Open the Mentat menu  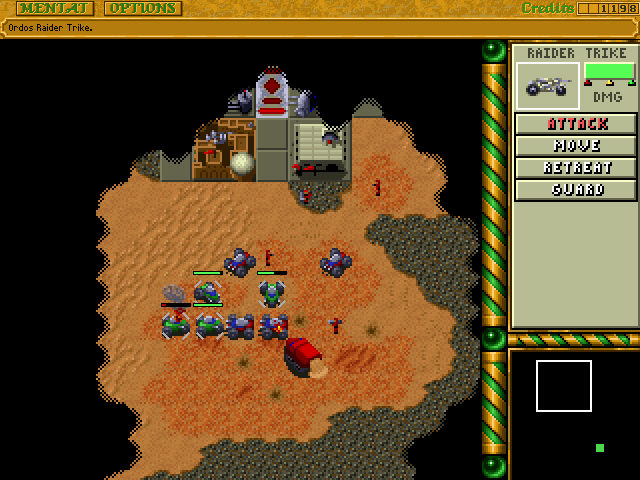[x=55, y=8]
